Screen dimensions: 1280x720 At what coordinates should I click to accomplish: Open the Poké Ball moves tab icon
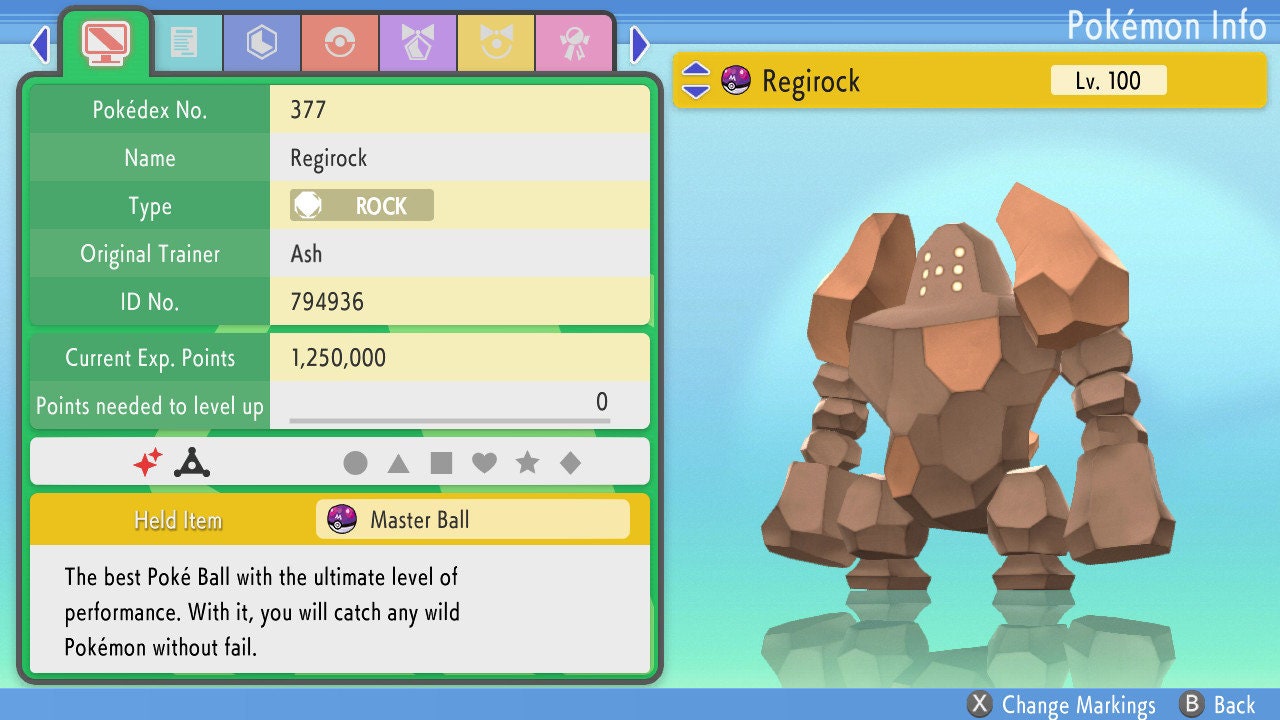point(340,43)
